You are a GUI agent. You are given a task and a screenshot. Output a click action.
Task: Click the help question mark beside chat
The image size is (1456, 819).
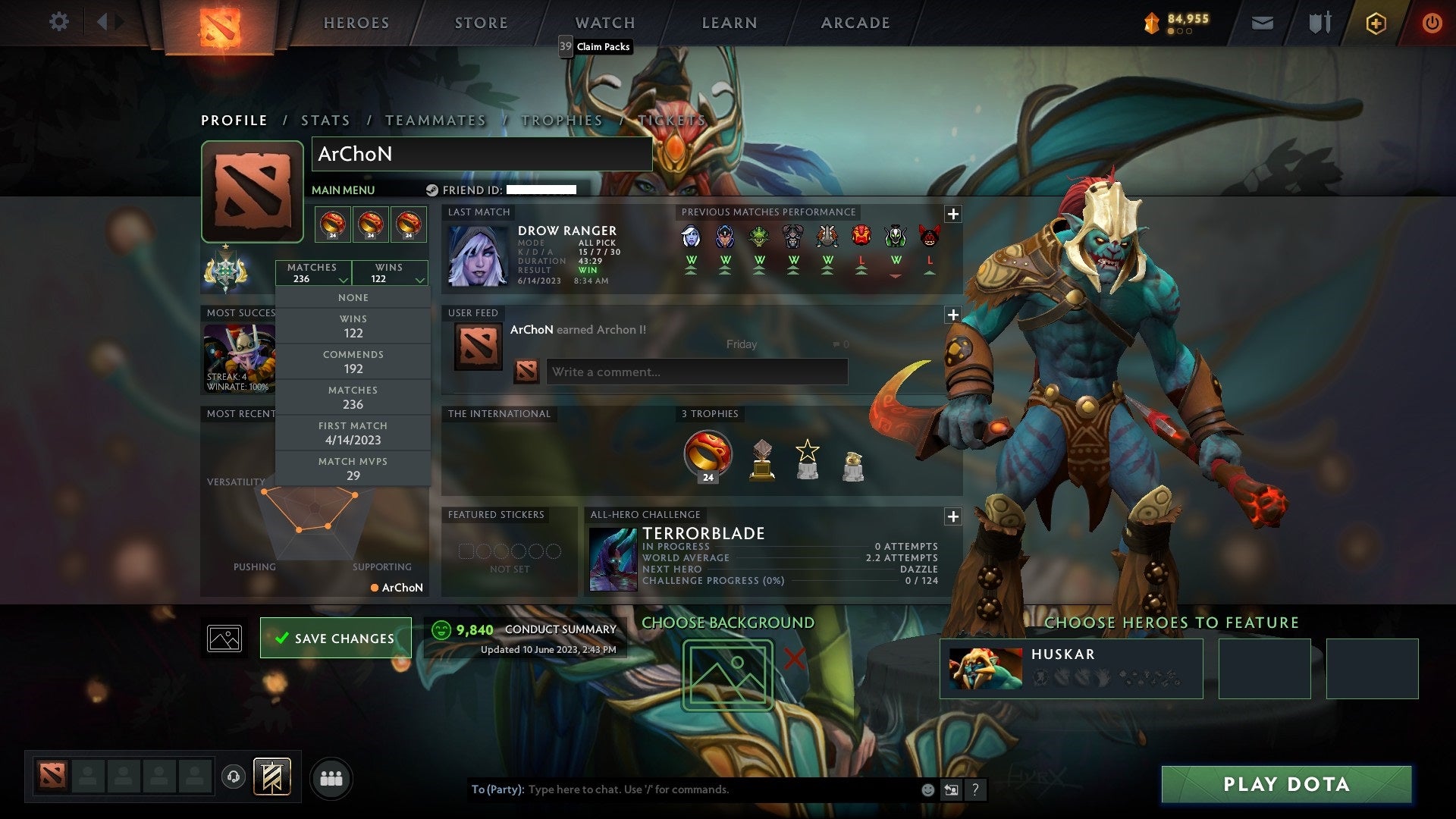pyautogui.click(x=976, y=789)
